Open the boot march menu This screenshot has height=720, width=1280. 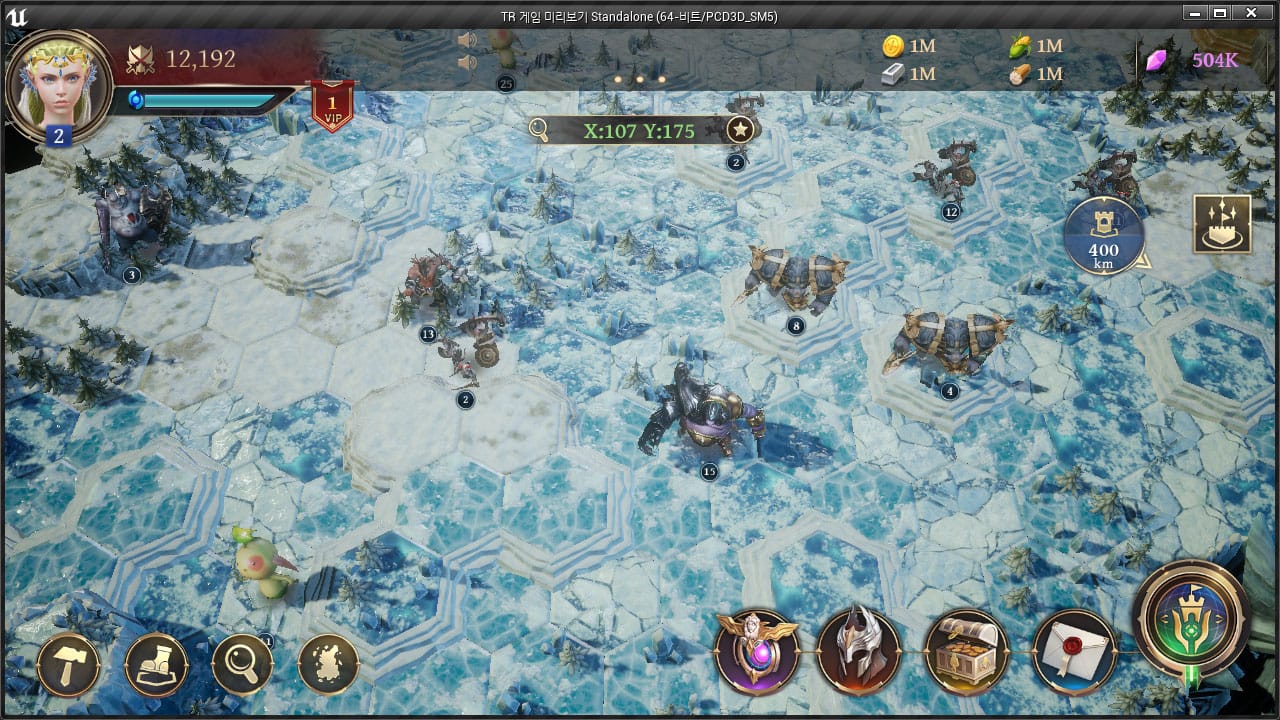pos(156,665)
